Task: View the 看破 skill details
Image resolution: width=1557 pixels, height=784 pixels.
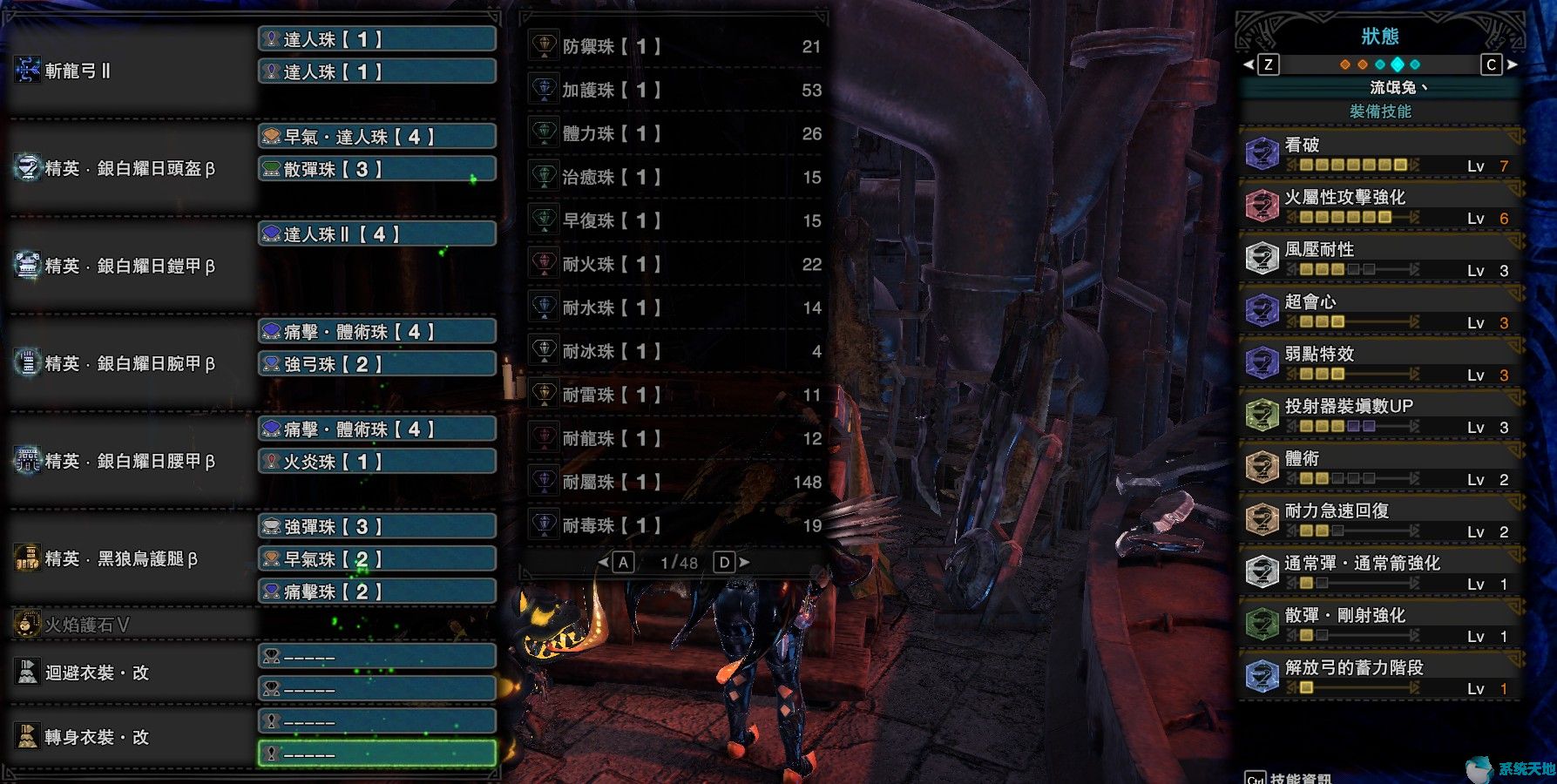Action: [1380, 153]
